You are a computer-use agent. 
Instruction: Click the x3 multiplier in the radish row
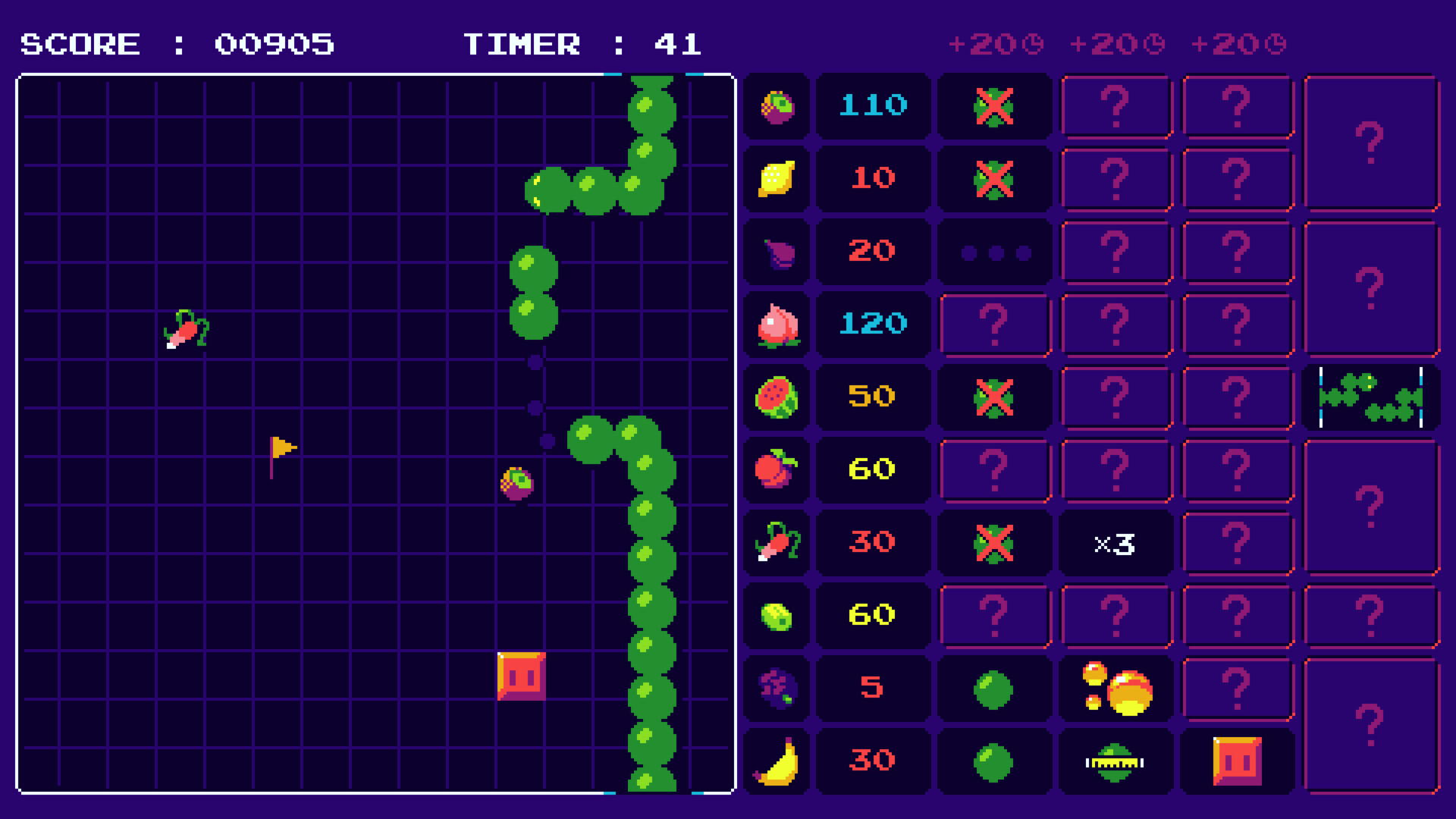tap(1116, 542)
